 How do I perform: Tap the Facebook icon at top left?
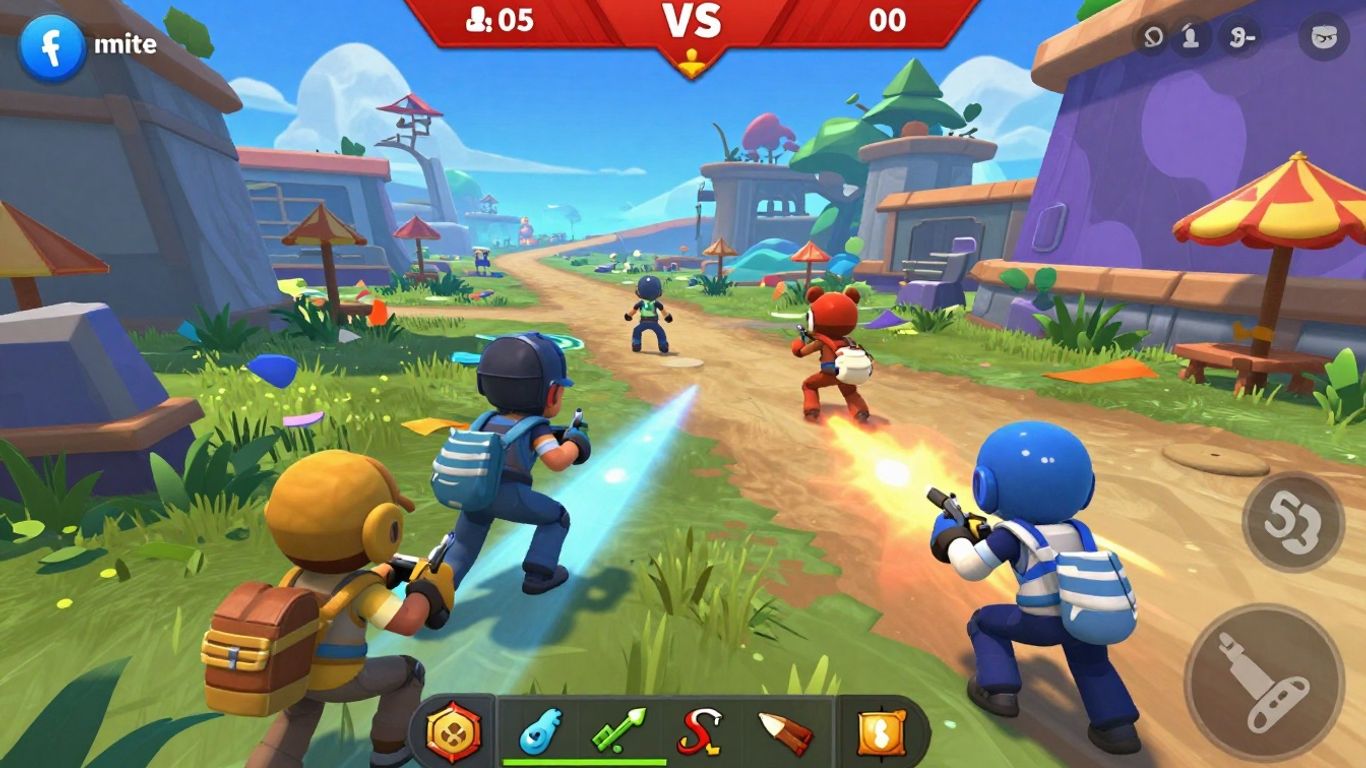(x=52, y=44)
